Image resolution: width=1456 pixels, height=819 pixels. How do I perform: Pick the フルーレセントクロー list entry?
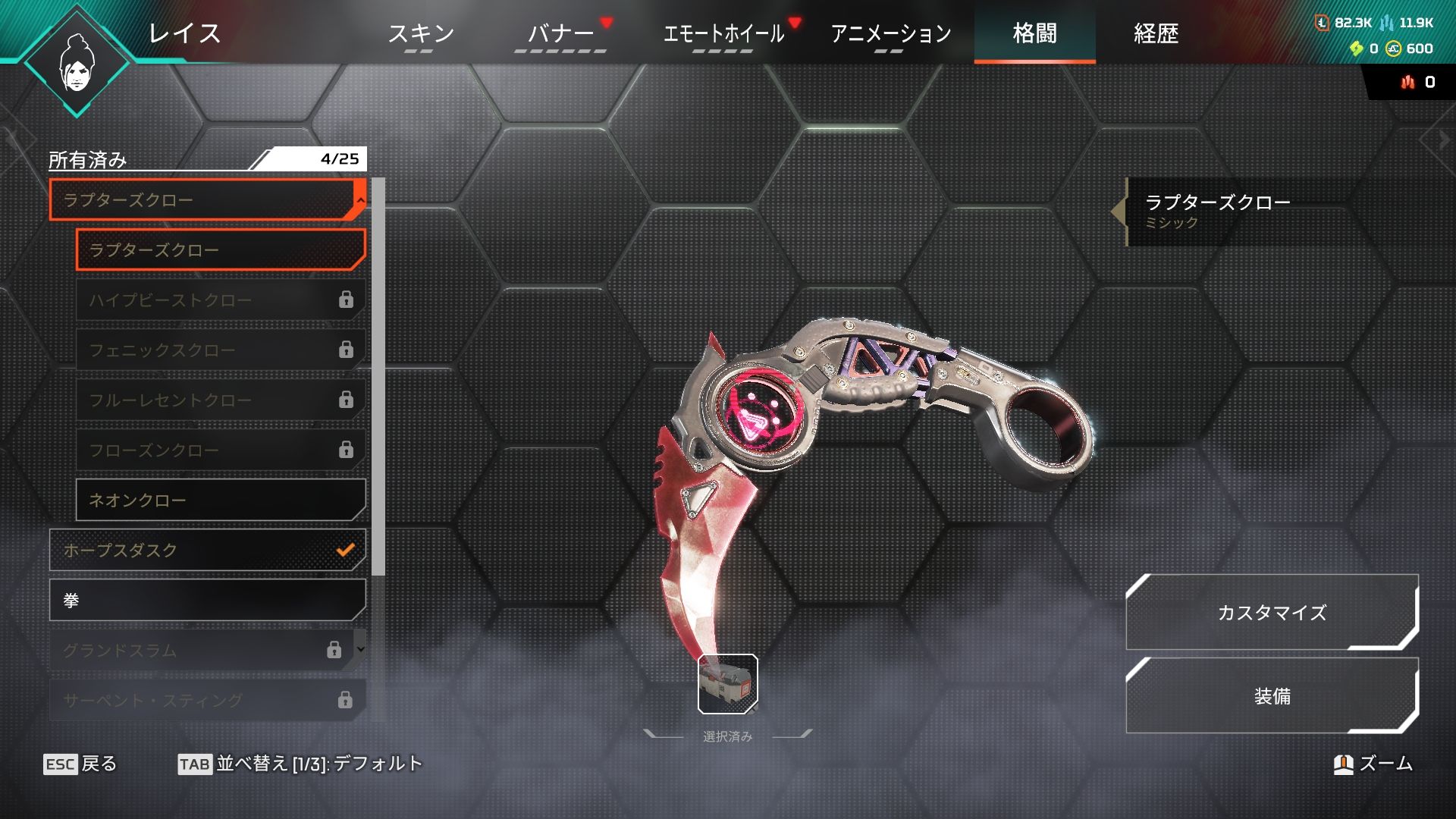point(220,400)
